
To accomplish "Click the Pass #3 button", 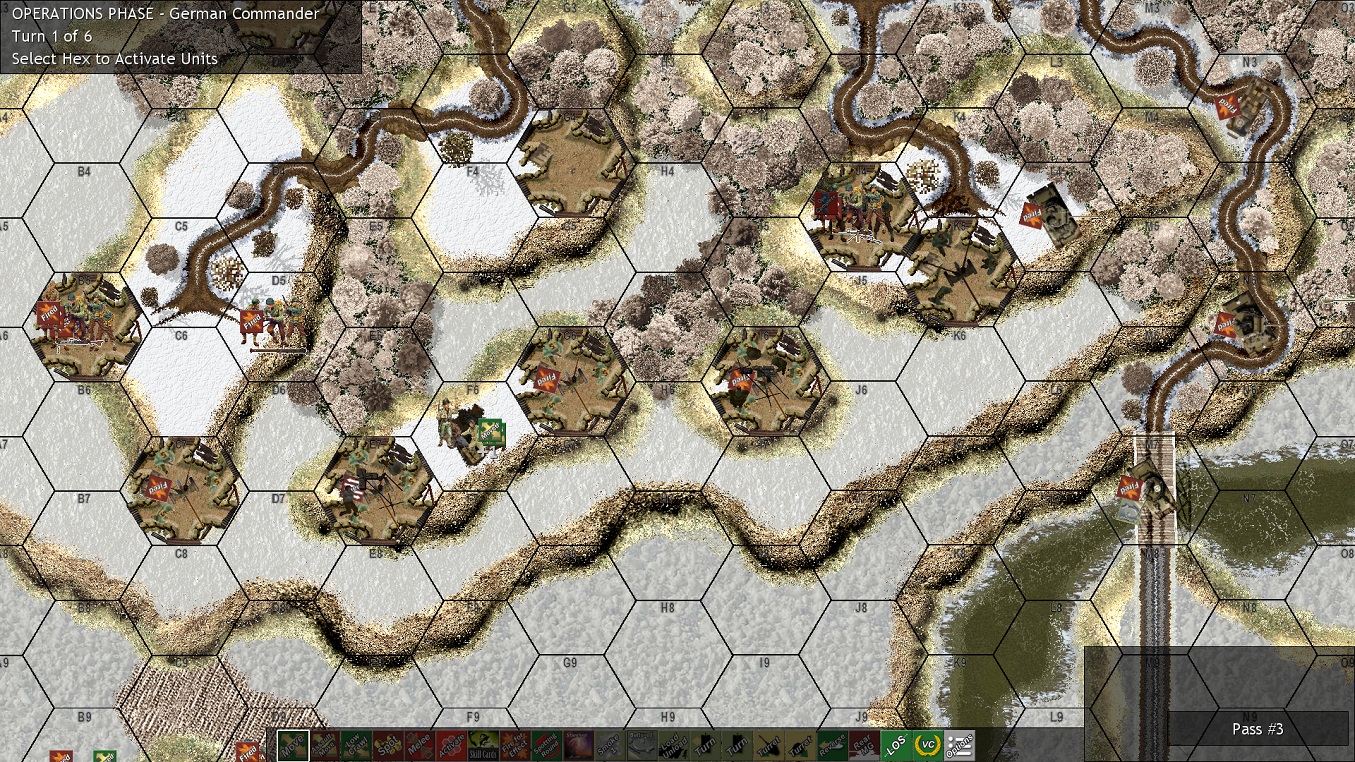I will click(1257, 729).
